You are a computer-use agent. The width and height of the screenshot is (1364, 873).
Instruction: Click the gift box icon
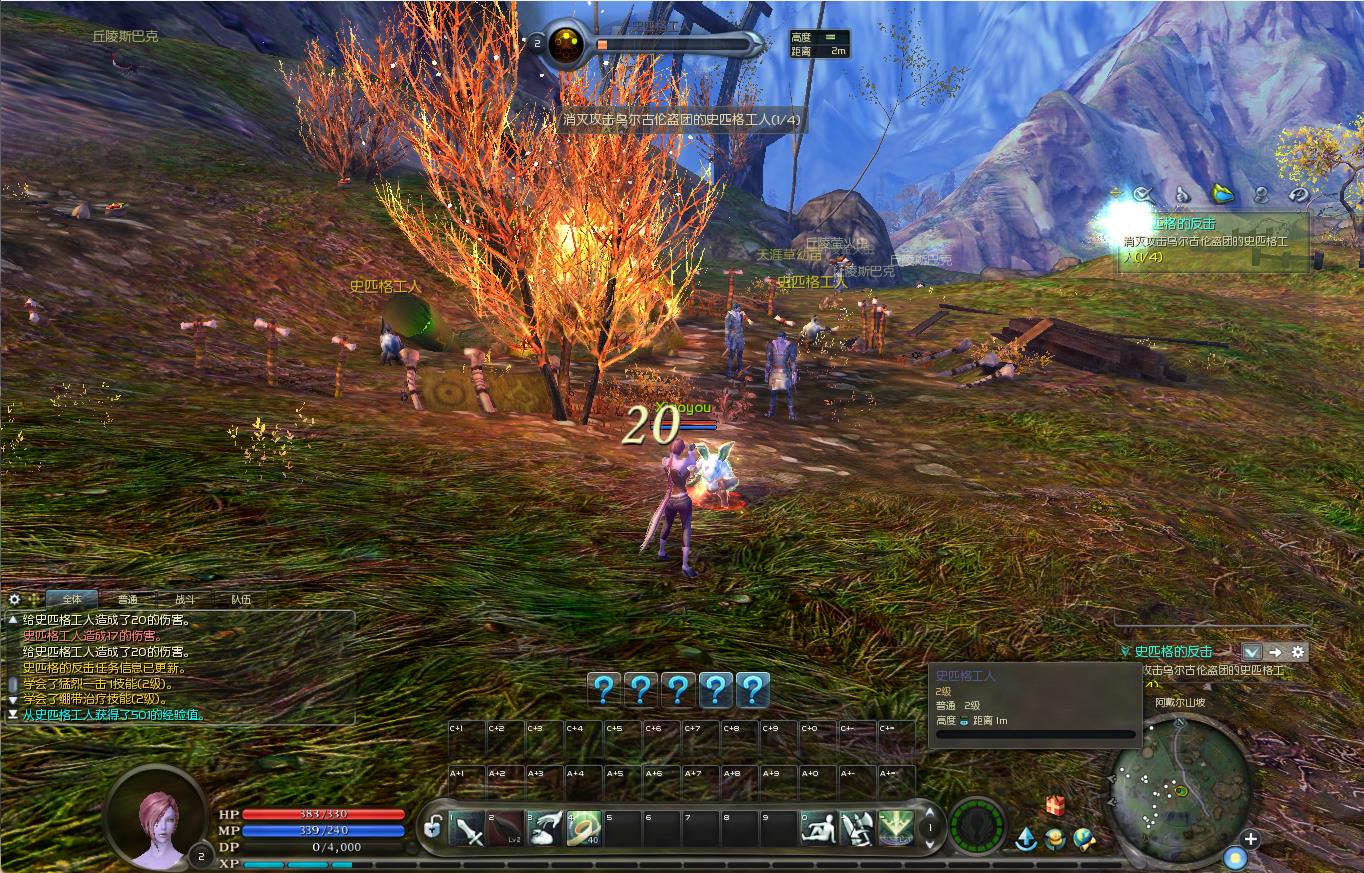coord(1055,805)
